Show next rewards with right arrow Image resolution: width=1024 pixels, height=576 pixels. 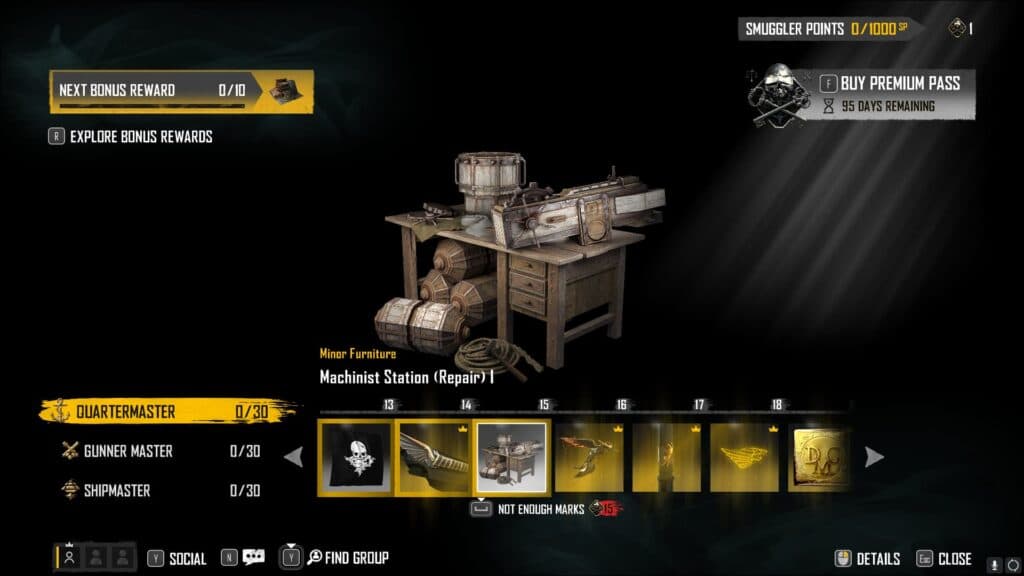pyautogui.click(x=874, y=457)
